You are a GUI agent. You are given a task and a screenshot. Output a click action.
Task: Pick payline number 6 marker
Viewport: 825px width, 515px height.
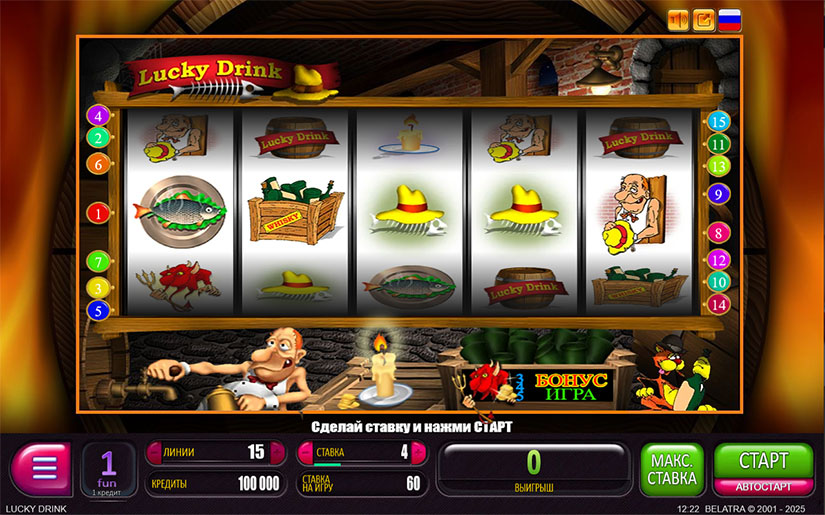coord(98,163)
